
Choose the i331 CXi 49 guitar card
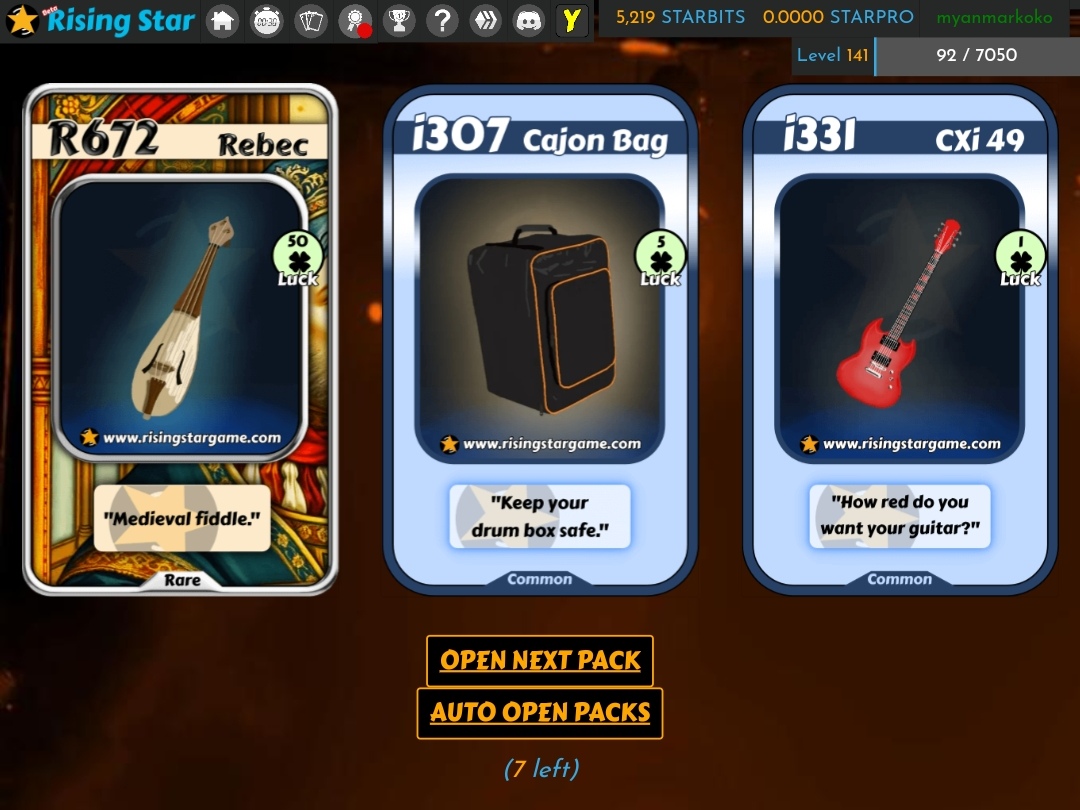900,340
